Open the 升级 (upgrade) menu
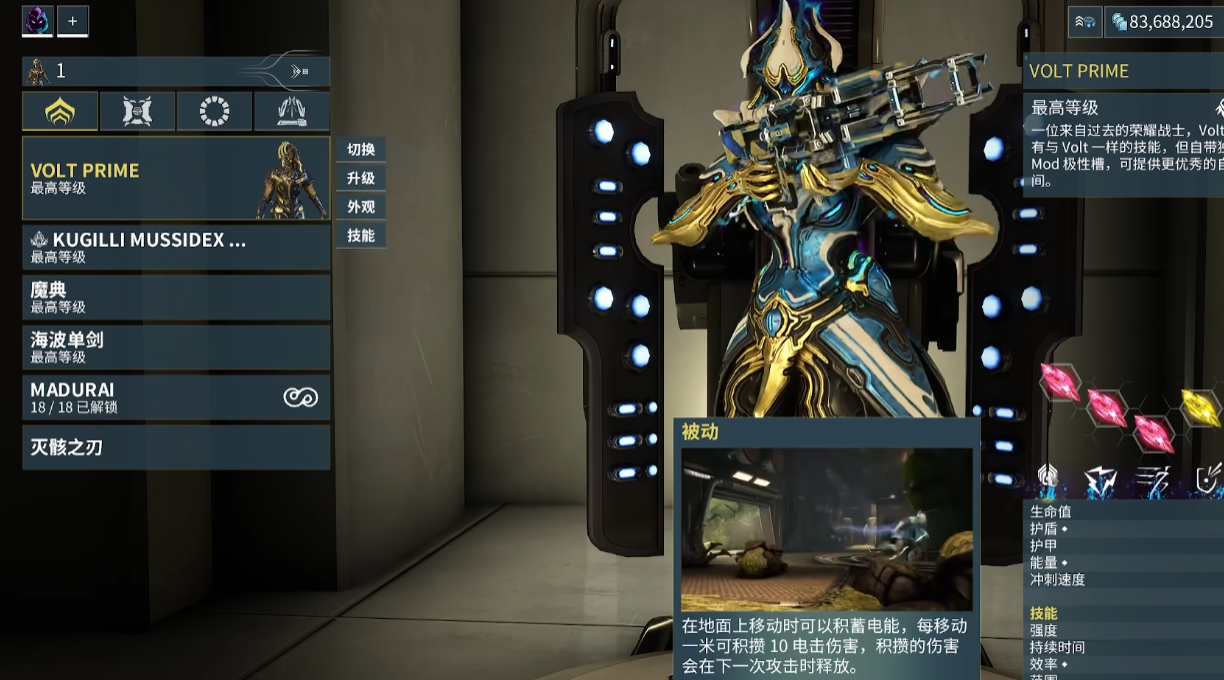 click(361, 178)
